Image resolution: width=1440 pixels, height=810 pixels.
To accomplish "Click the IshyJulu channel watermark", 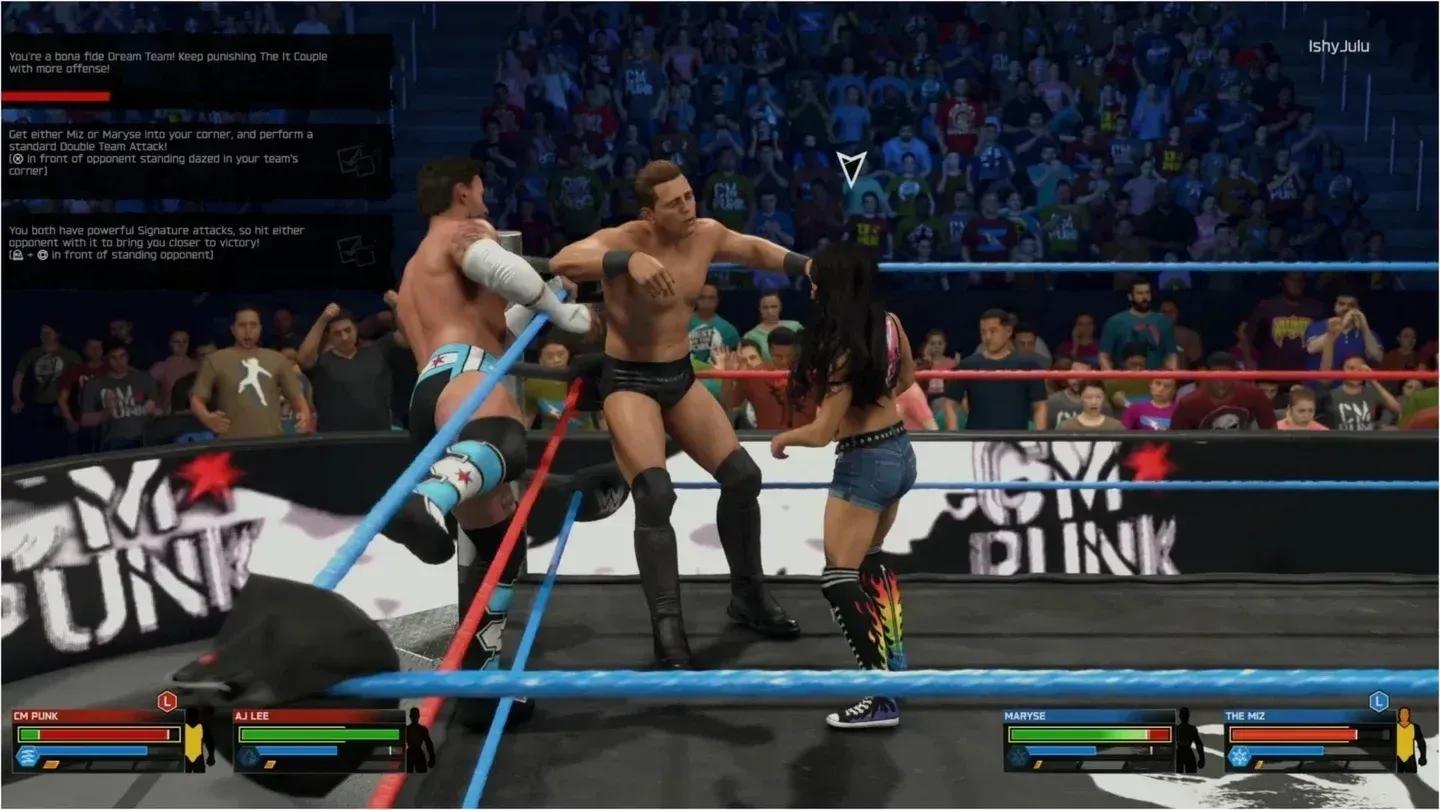I will click(x=1339, y=46).
